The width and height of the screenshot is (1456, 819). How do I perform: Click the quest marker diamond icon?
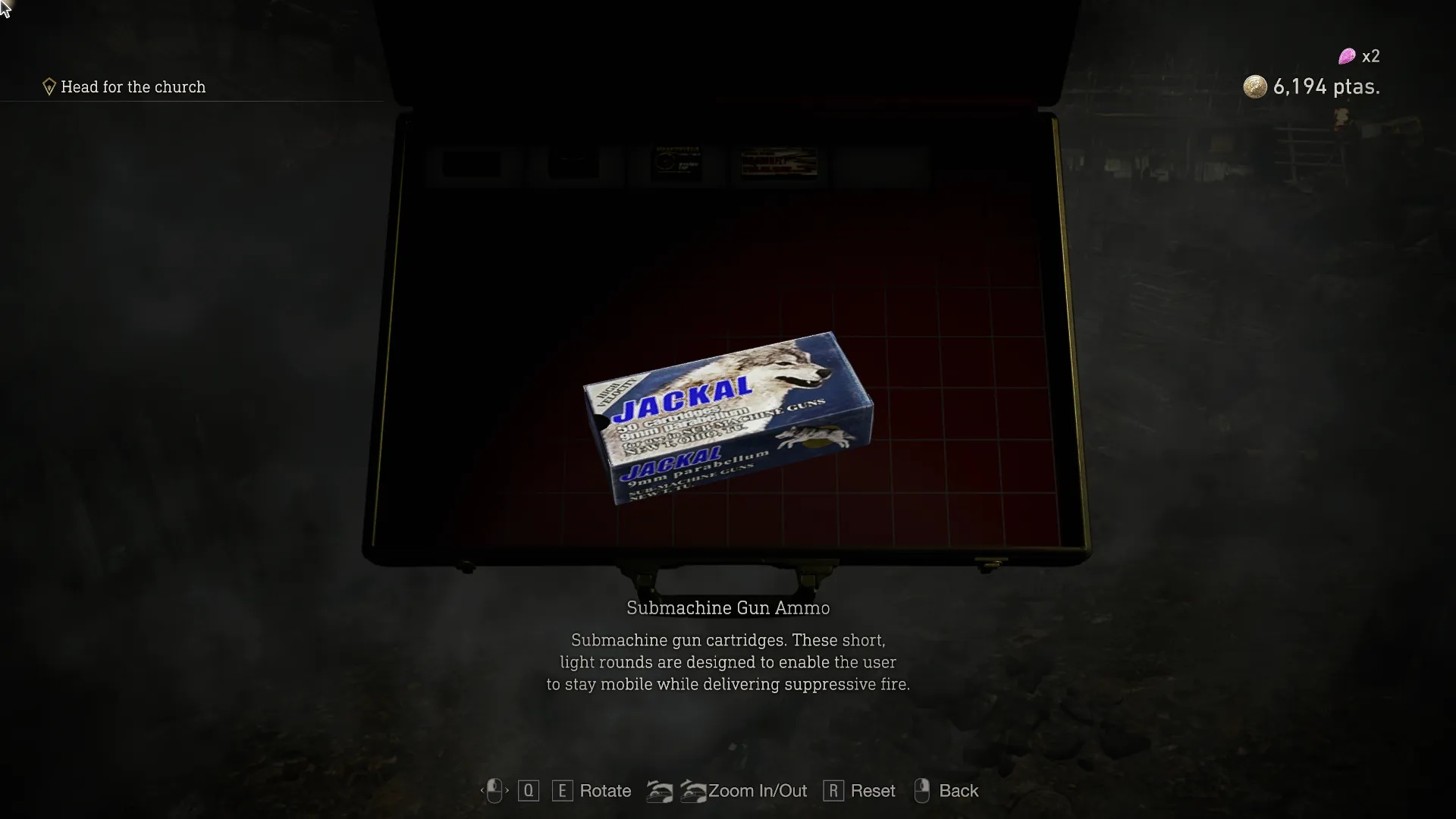point(49,86)
